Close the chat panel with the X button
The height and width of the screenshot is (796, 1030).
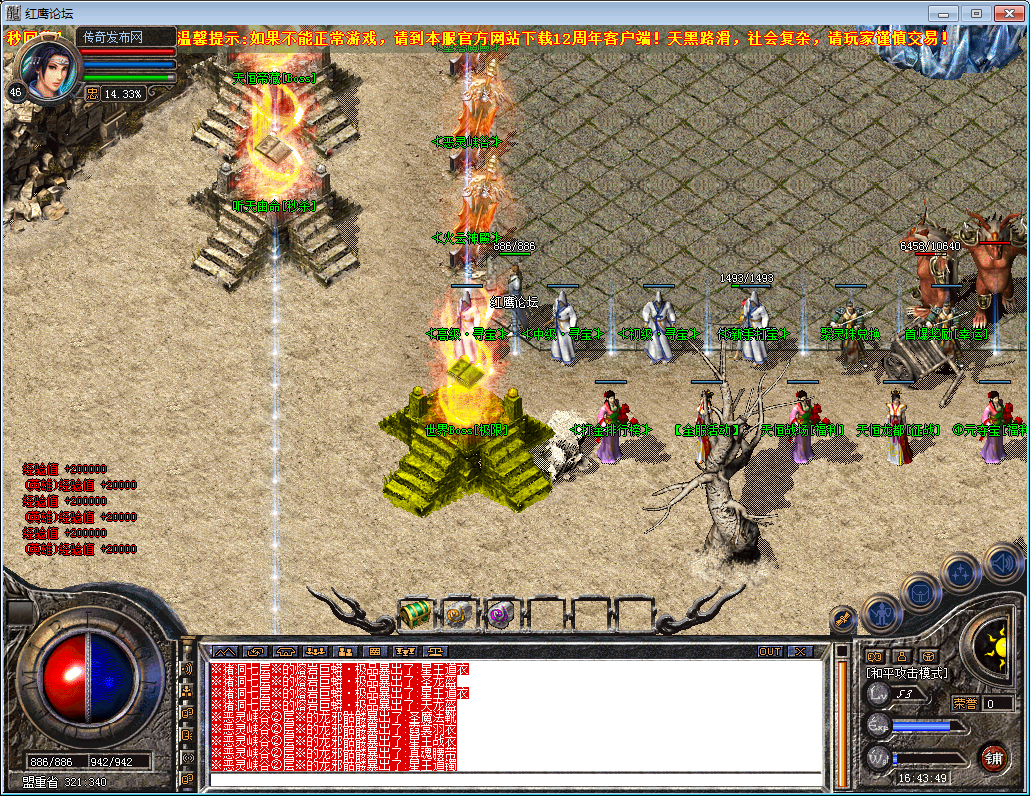799,651
